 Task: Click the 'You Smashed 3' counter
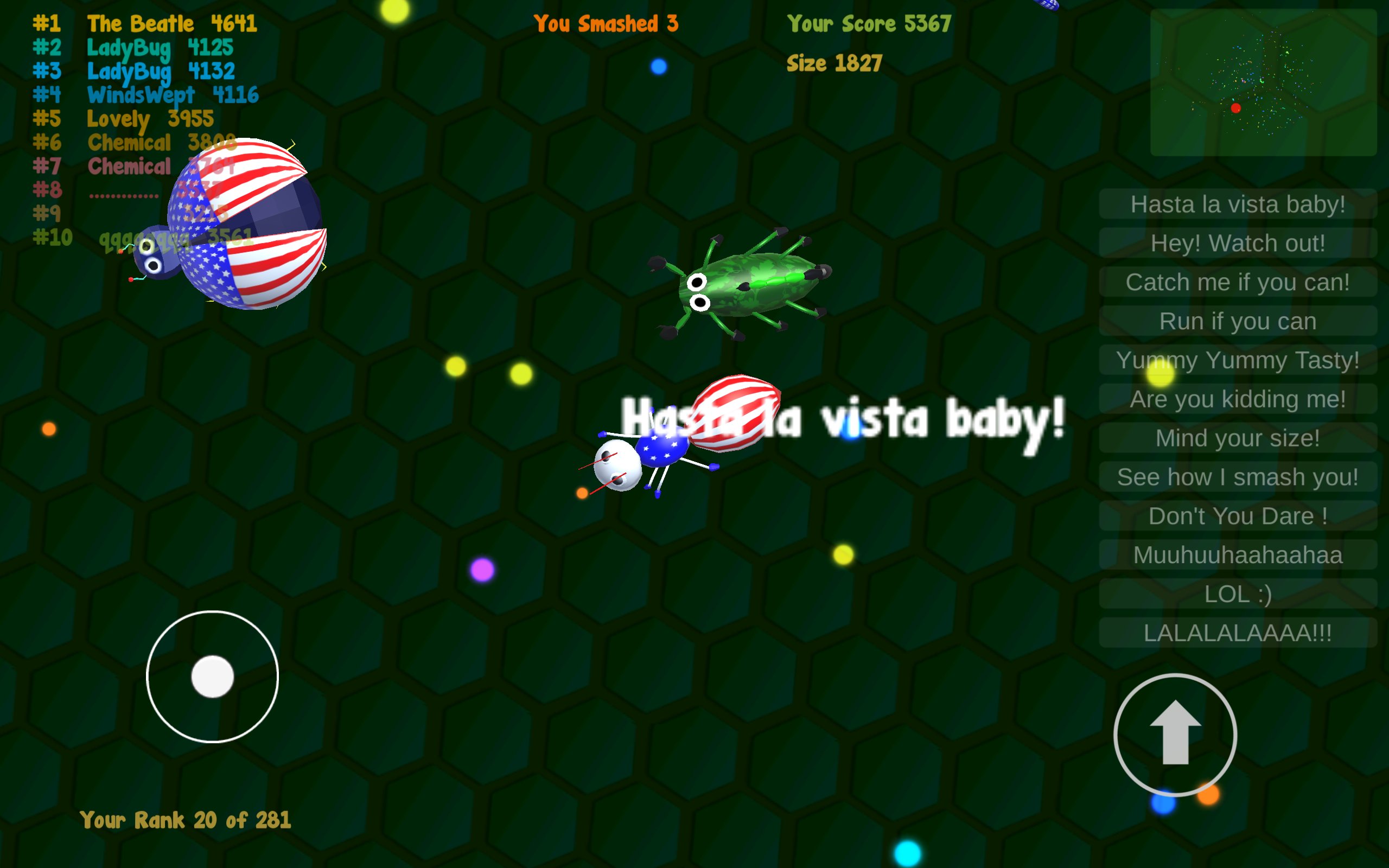point(606,23)
